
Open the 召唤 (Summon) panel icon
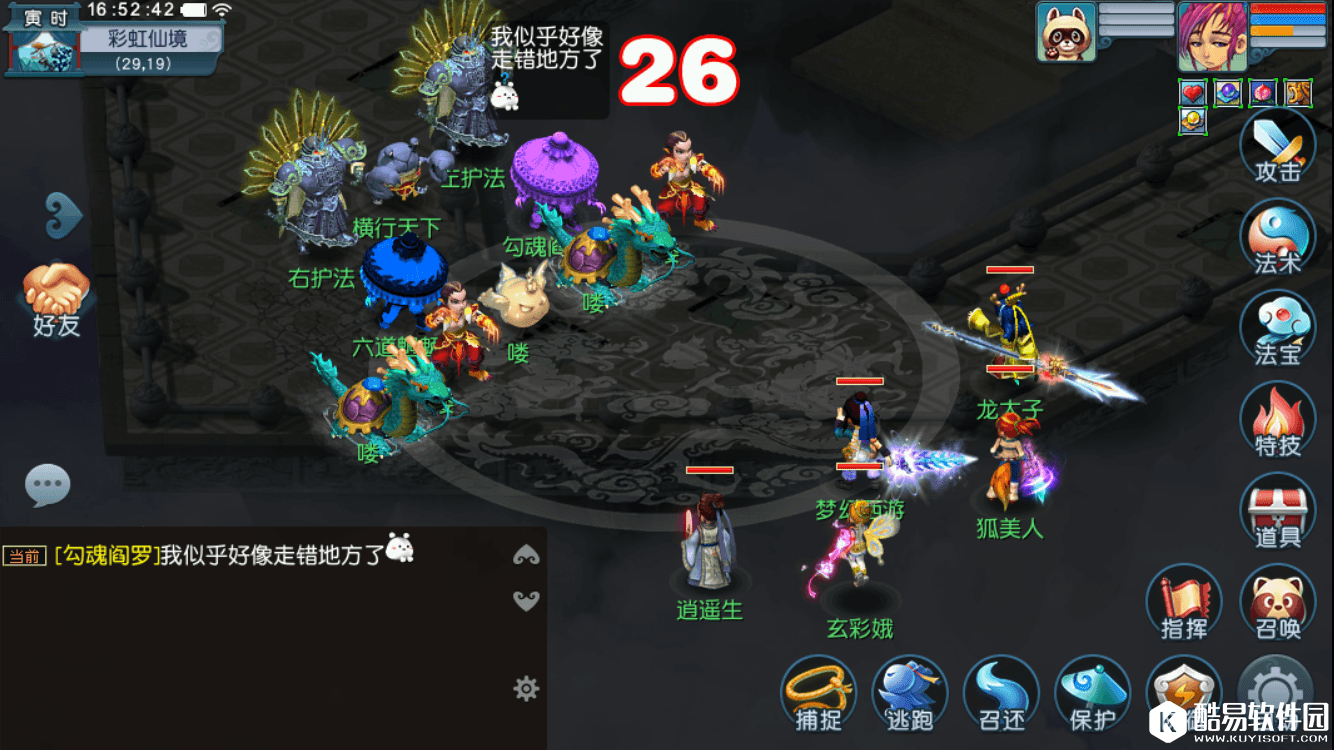(1276, 600)
